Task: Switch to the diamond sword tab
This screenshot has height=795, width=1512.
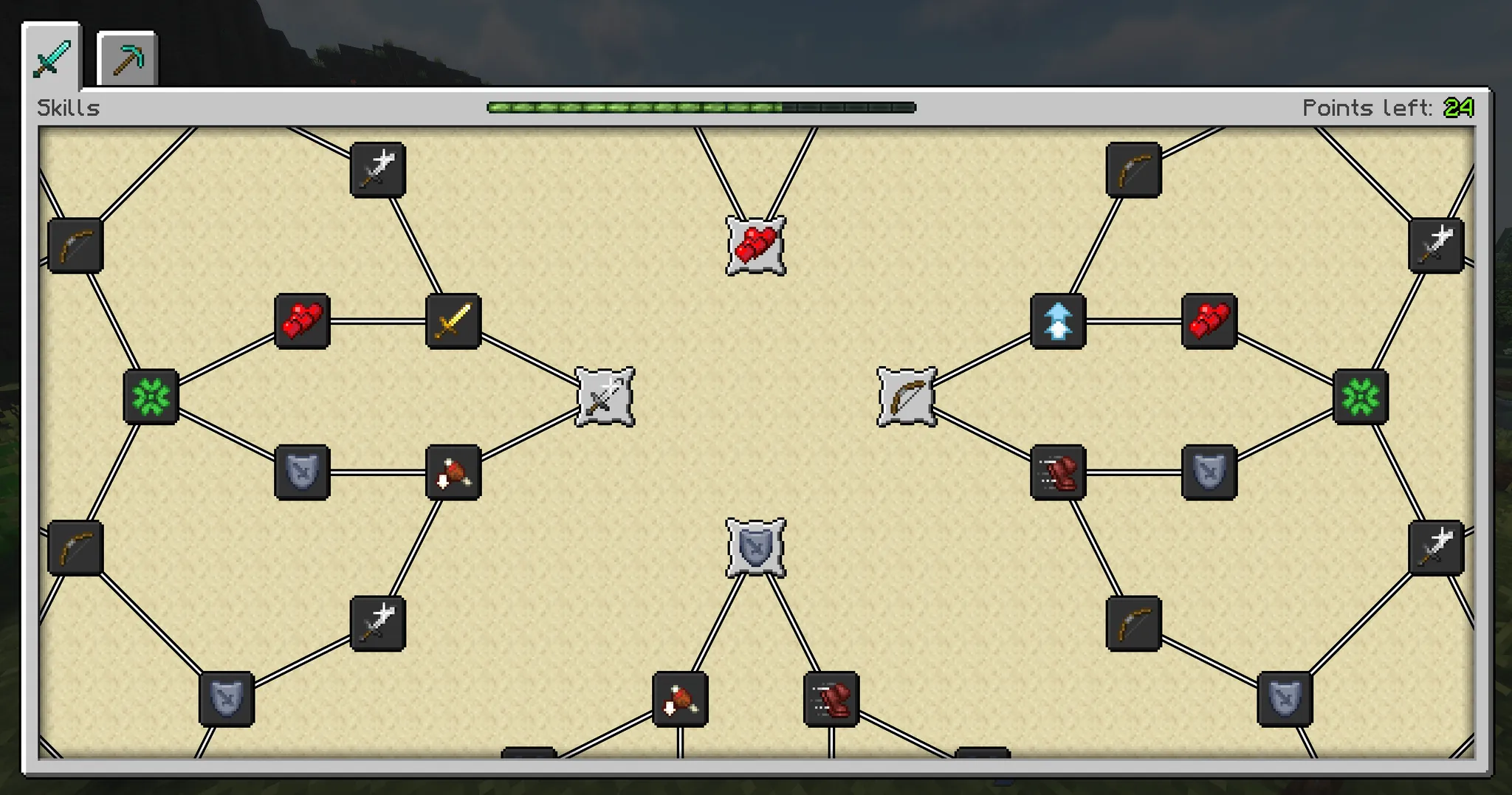Action: (52, 58)
